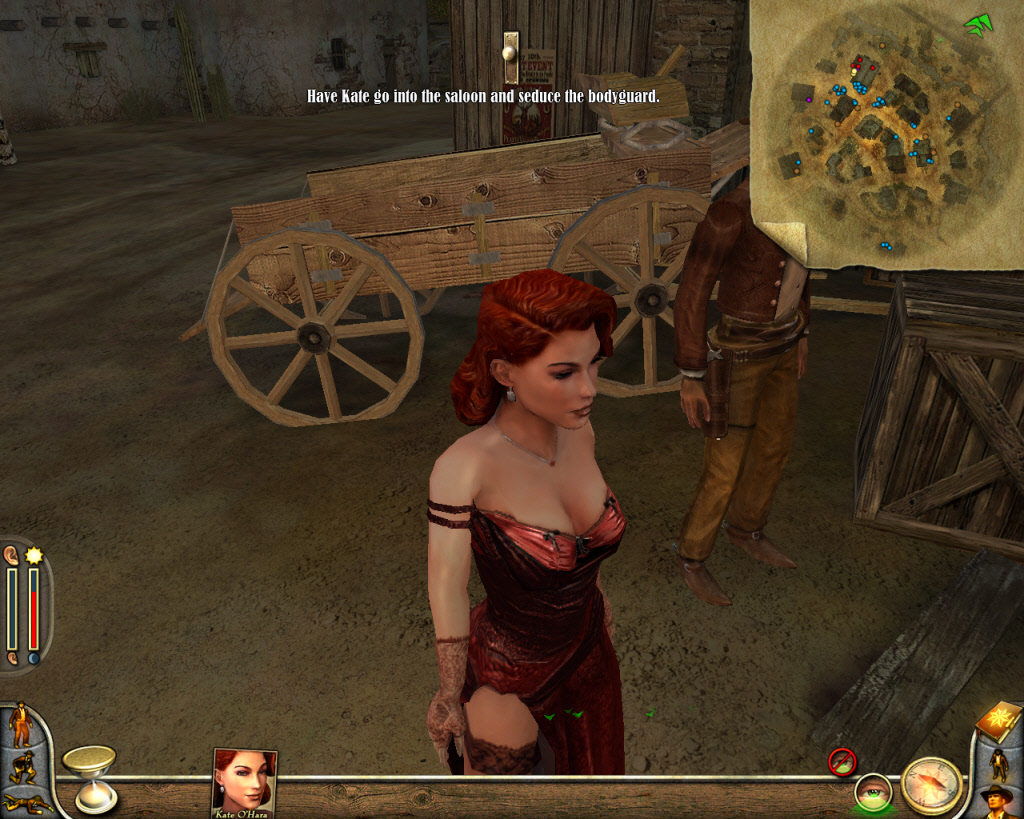Viewport: 1024px width, 819px height.
Task: Select the small standing cowboy figure icon
Action: 998,763
